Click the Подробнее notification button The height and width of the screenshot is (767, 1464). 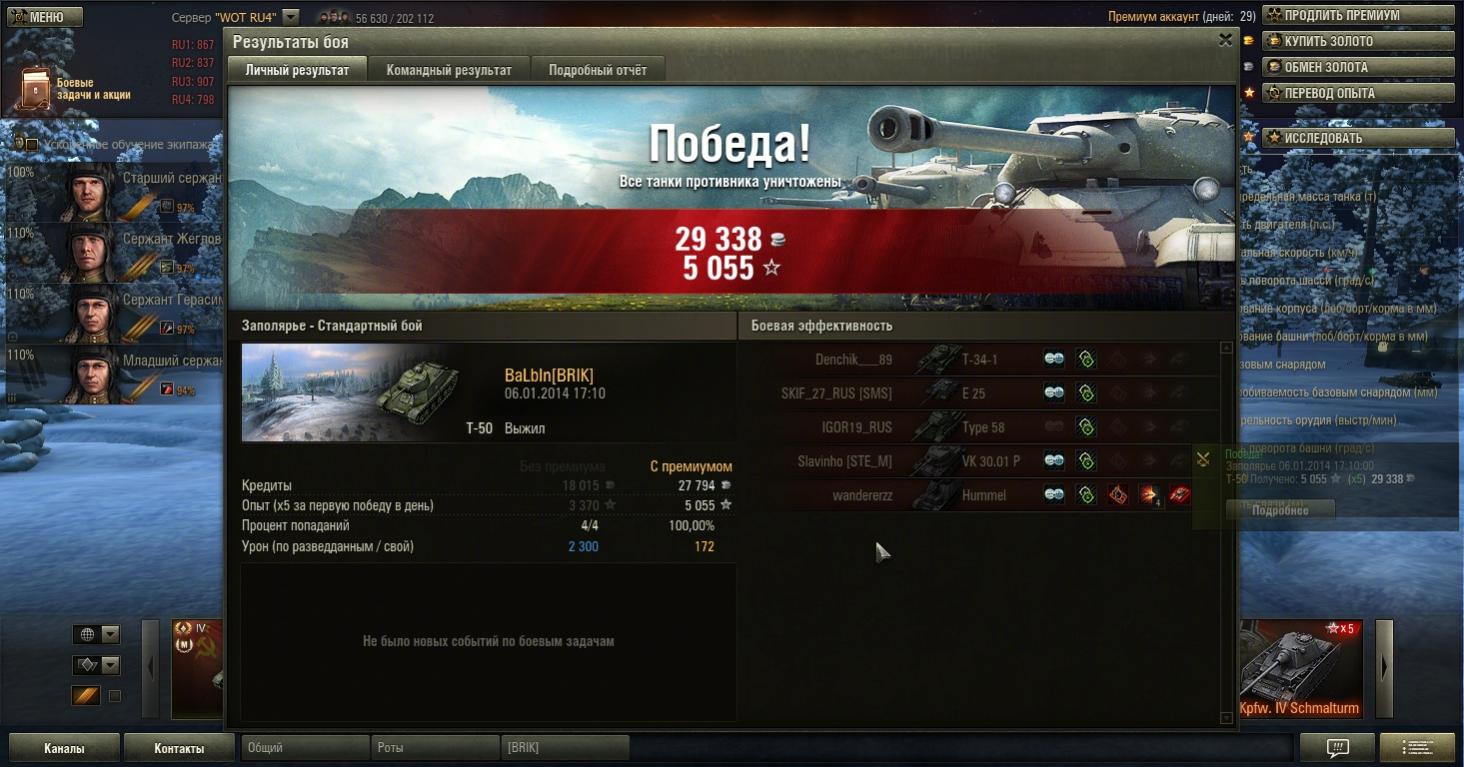pos(1280,510)
